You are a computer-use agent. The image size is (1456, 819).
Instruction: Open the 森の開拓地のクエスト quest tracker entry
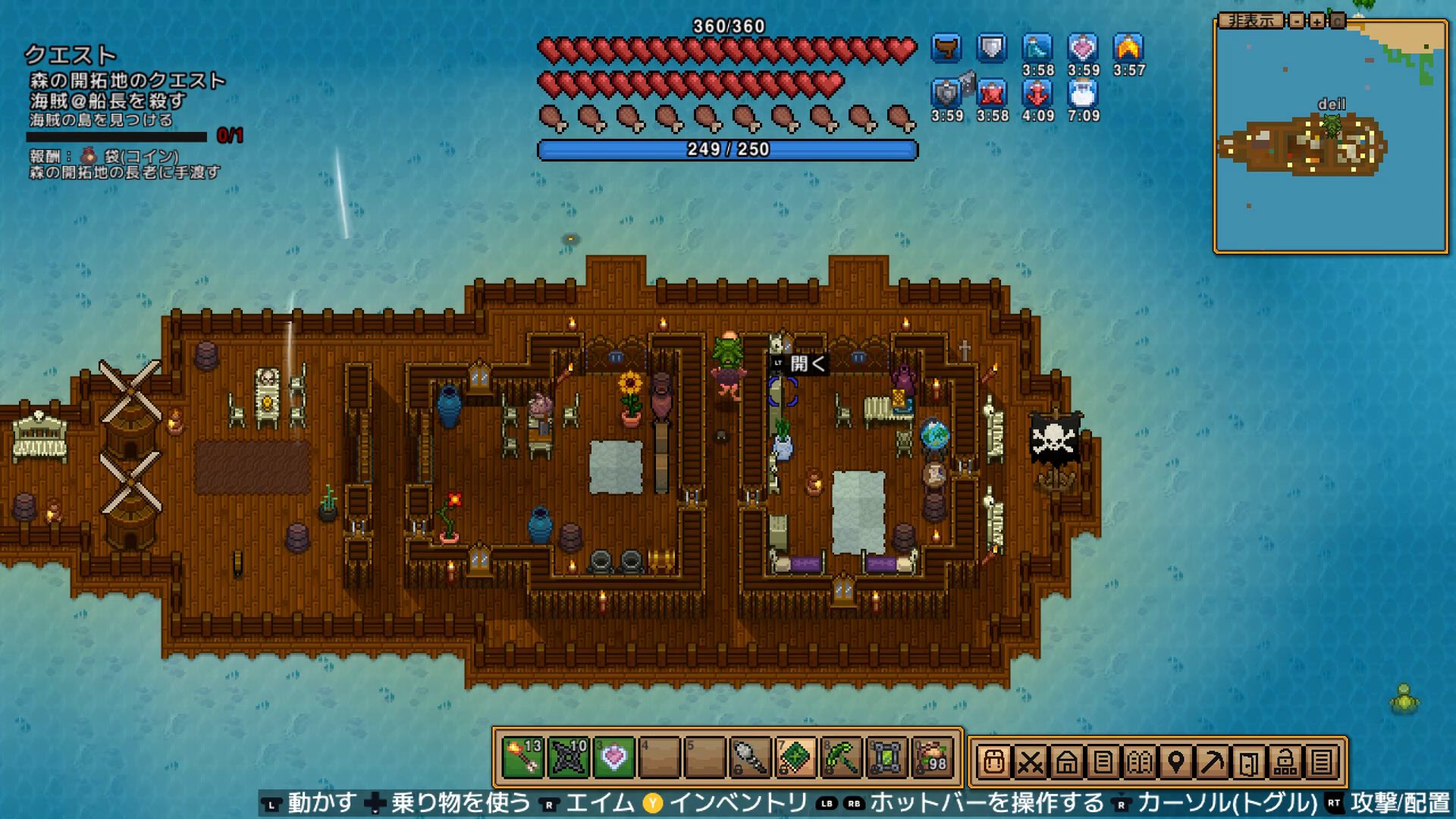(127, 80)
